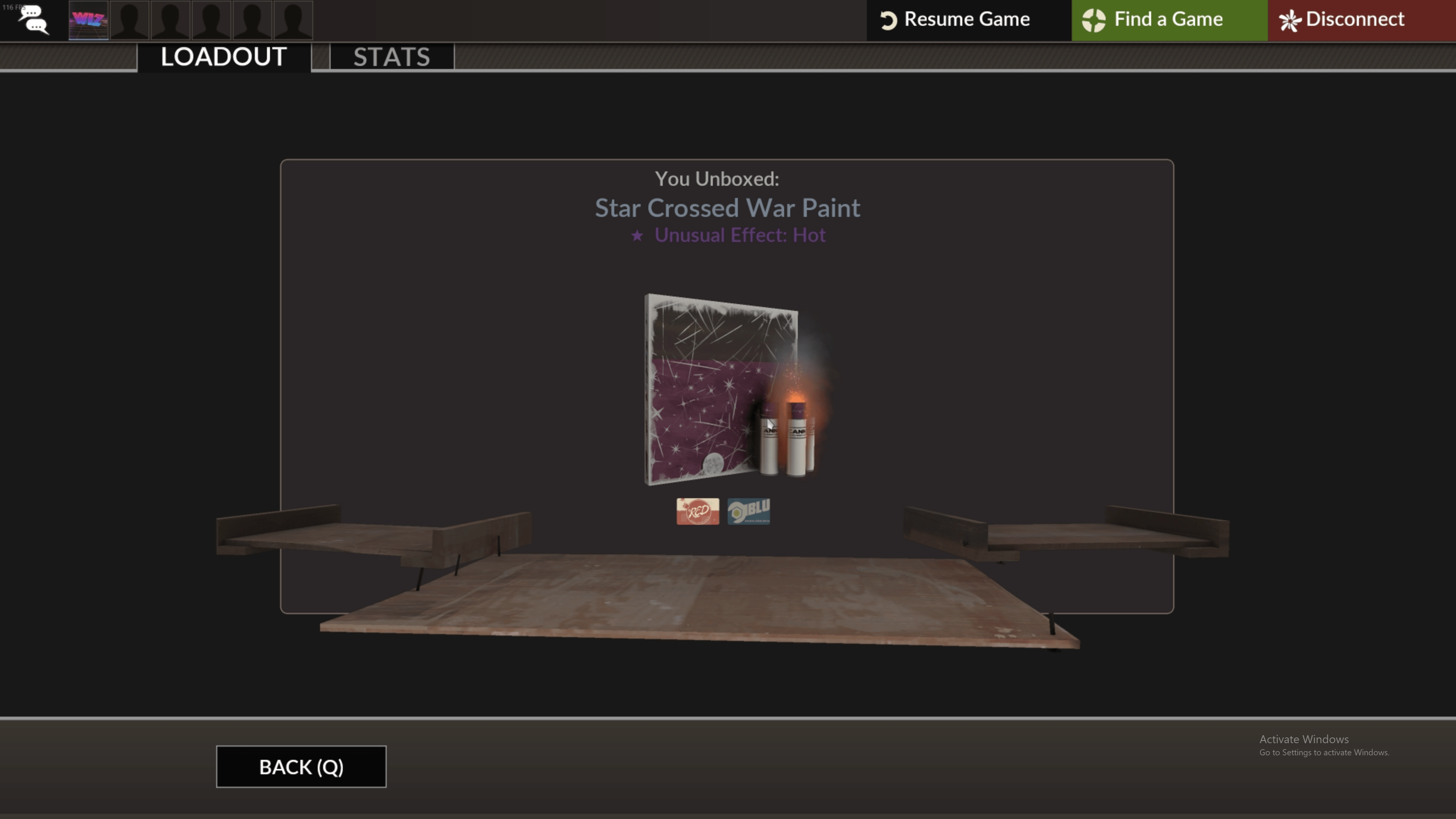Image resolution: width=1456 pixels, height=819 pixels.
Task: Click the third empty party slot
Action: pos(212,20)
